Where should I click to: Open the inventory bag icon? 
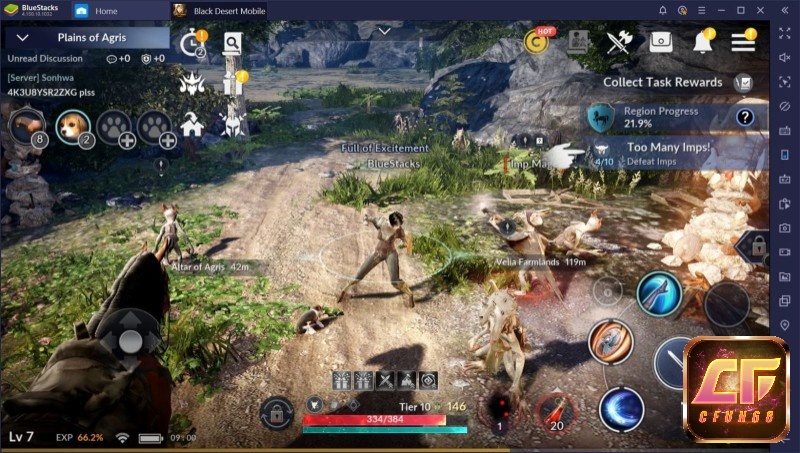click(x=660, y=42)
